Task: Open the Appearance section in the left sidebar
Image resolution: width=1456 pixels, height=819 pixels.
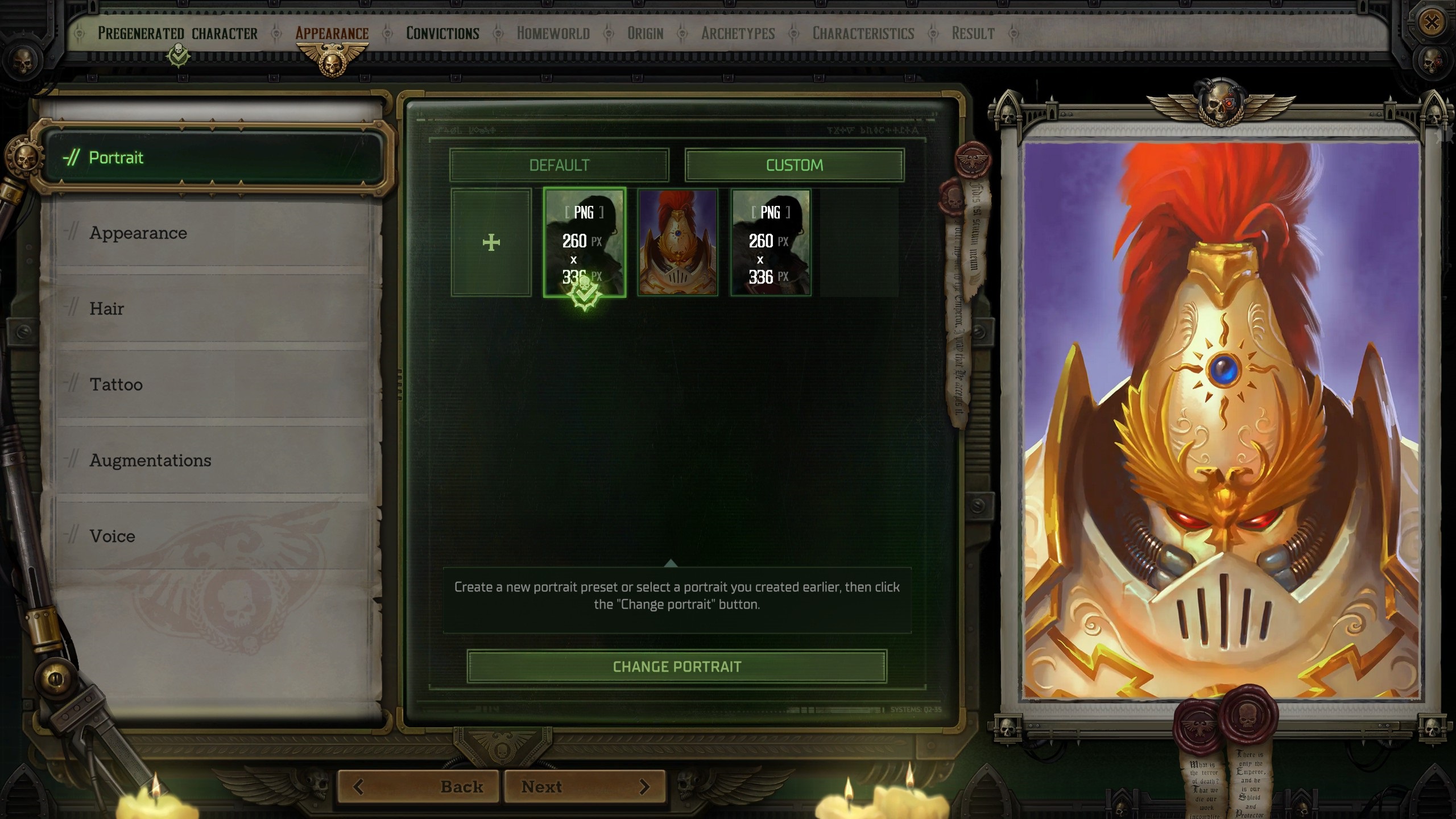Action: point(138,233)
